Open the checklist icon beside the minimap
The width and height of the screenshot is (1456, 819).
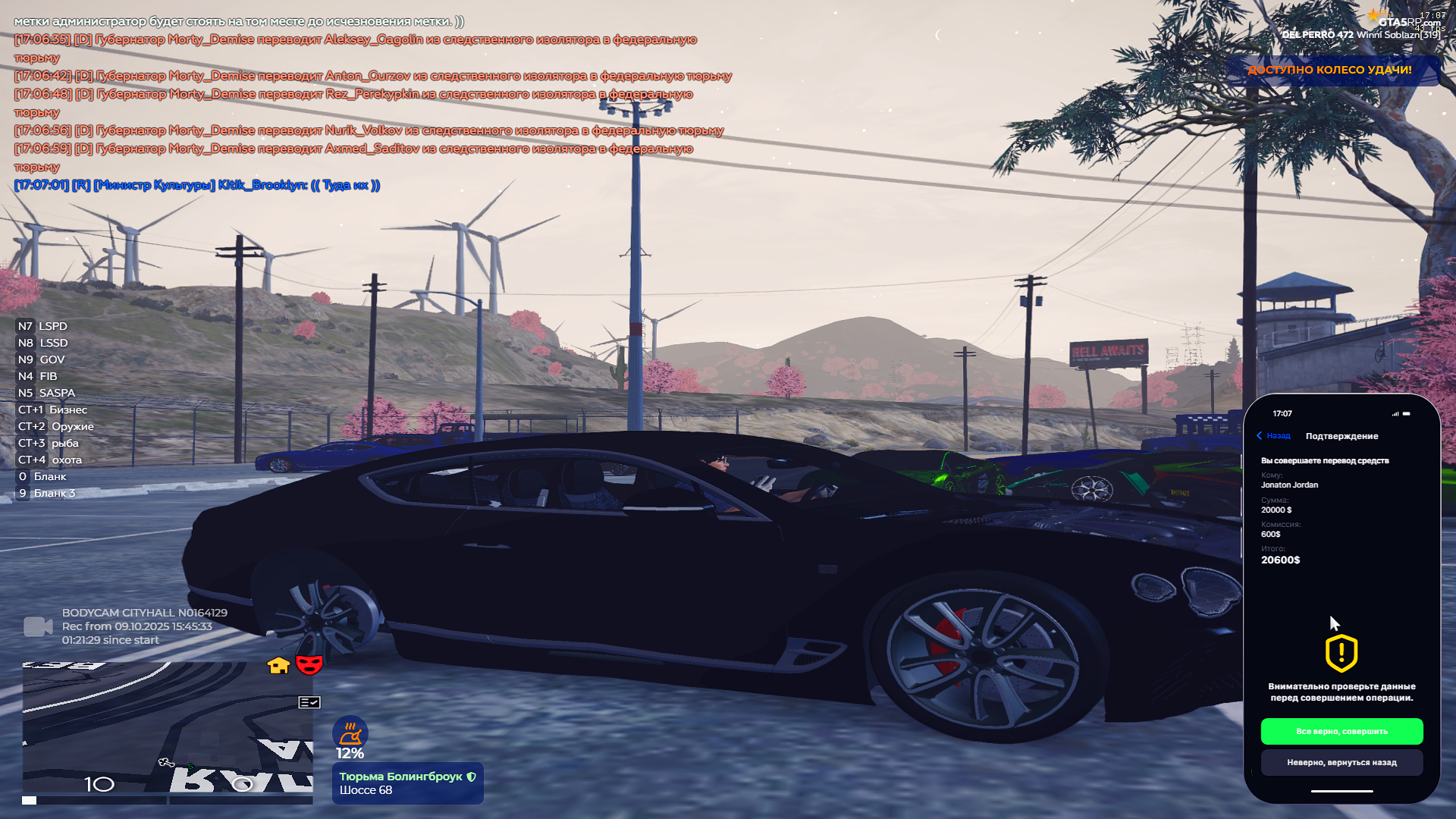pos(309,702)
